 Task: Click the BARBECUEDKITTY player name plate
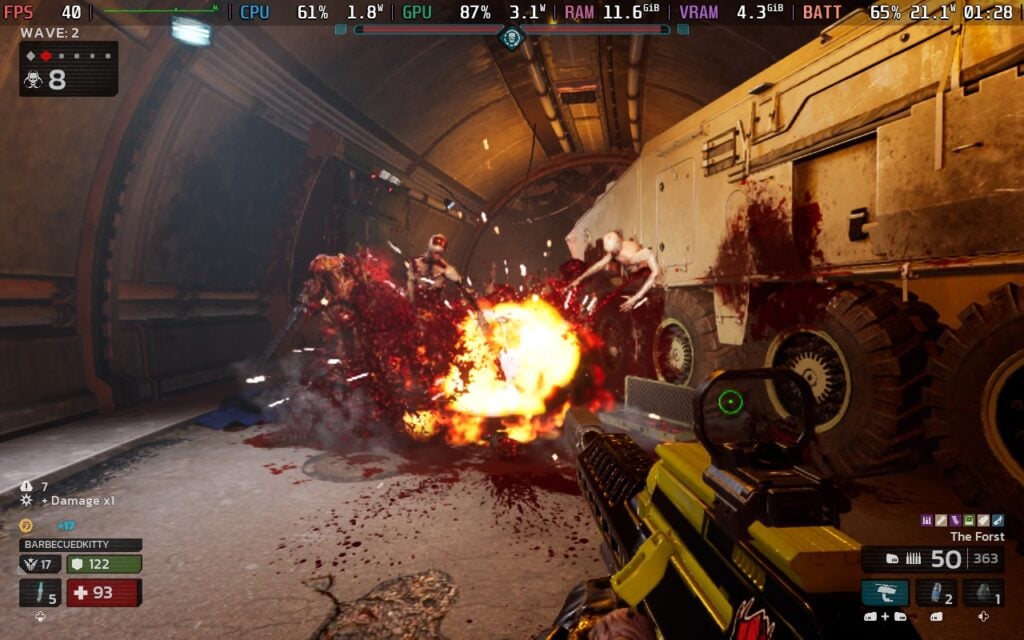pyautogui.click(x=80, y=545)
